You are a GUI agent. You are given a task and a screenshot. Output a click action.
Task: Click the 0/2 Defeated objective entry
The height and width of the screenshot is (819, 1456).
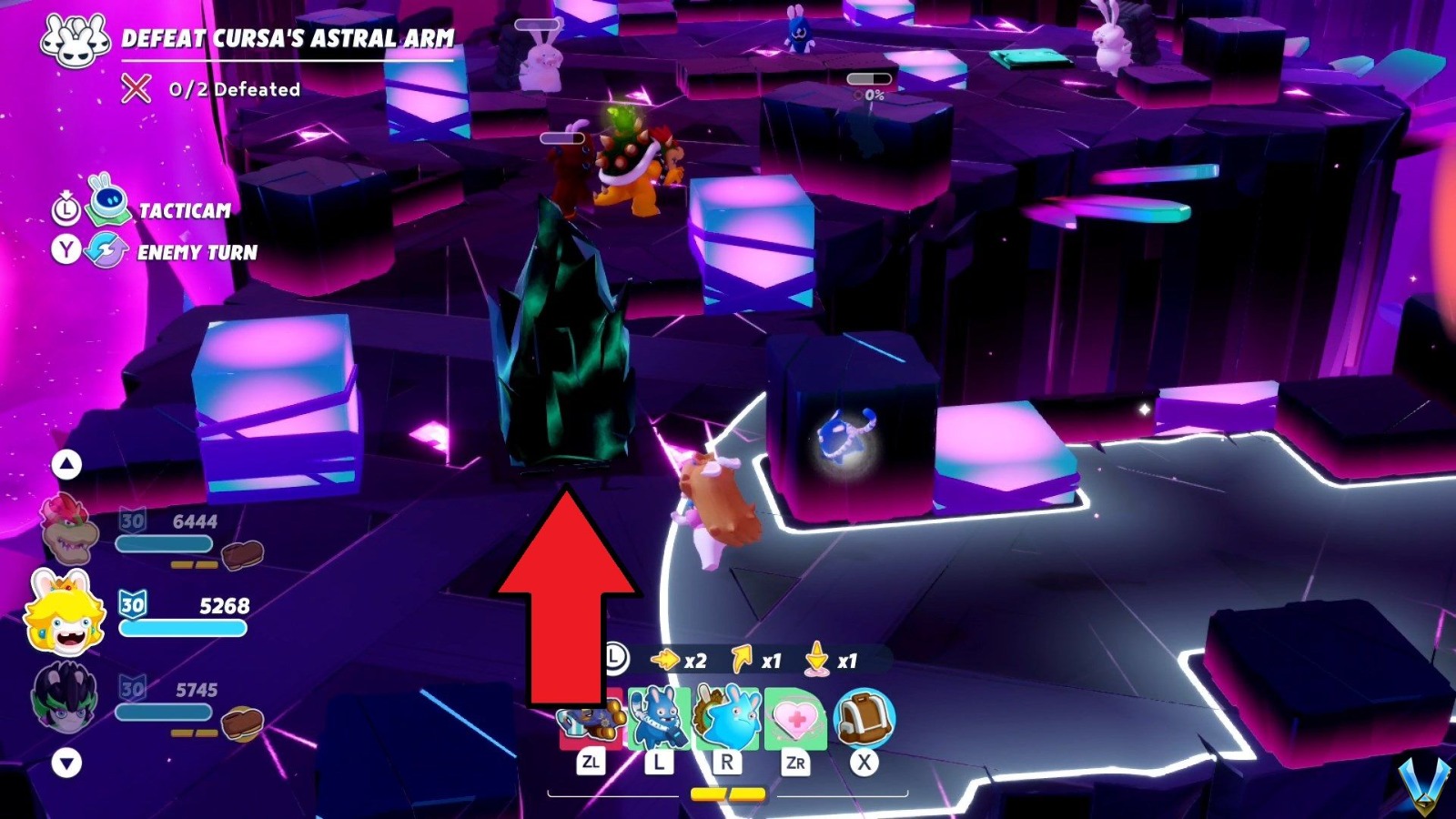click(x=232, y=89)
